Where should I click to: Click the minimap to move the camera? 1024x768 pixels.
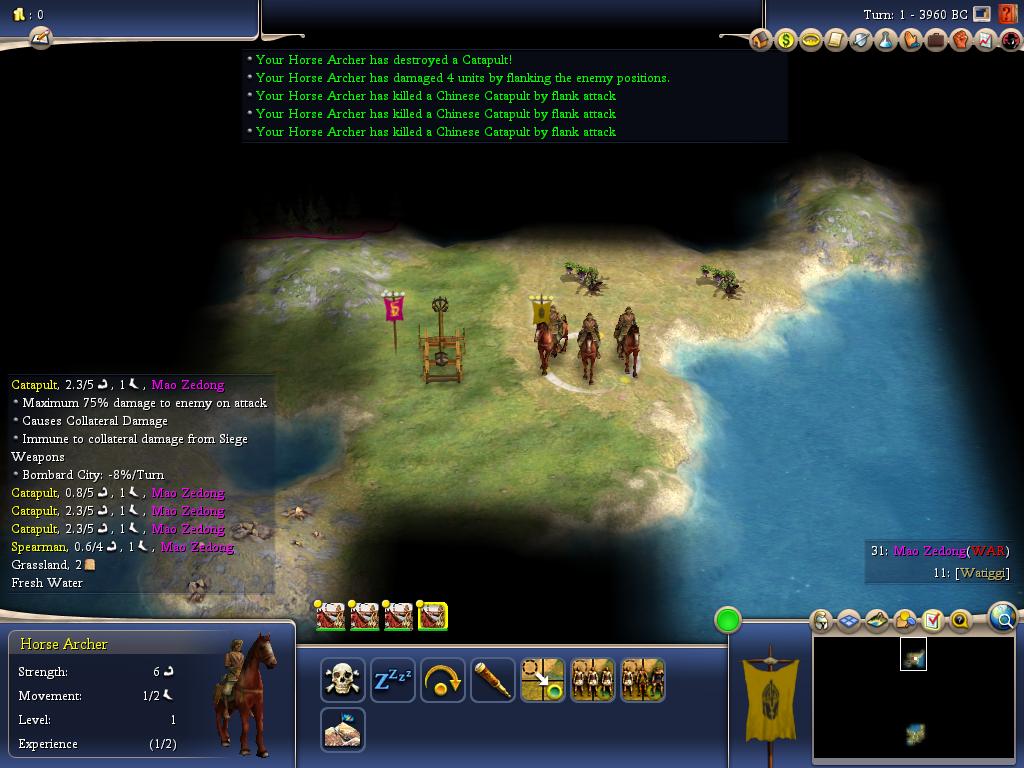pos(912,700)
